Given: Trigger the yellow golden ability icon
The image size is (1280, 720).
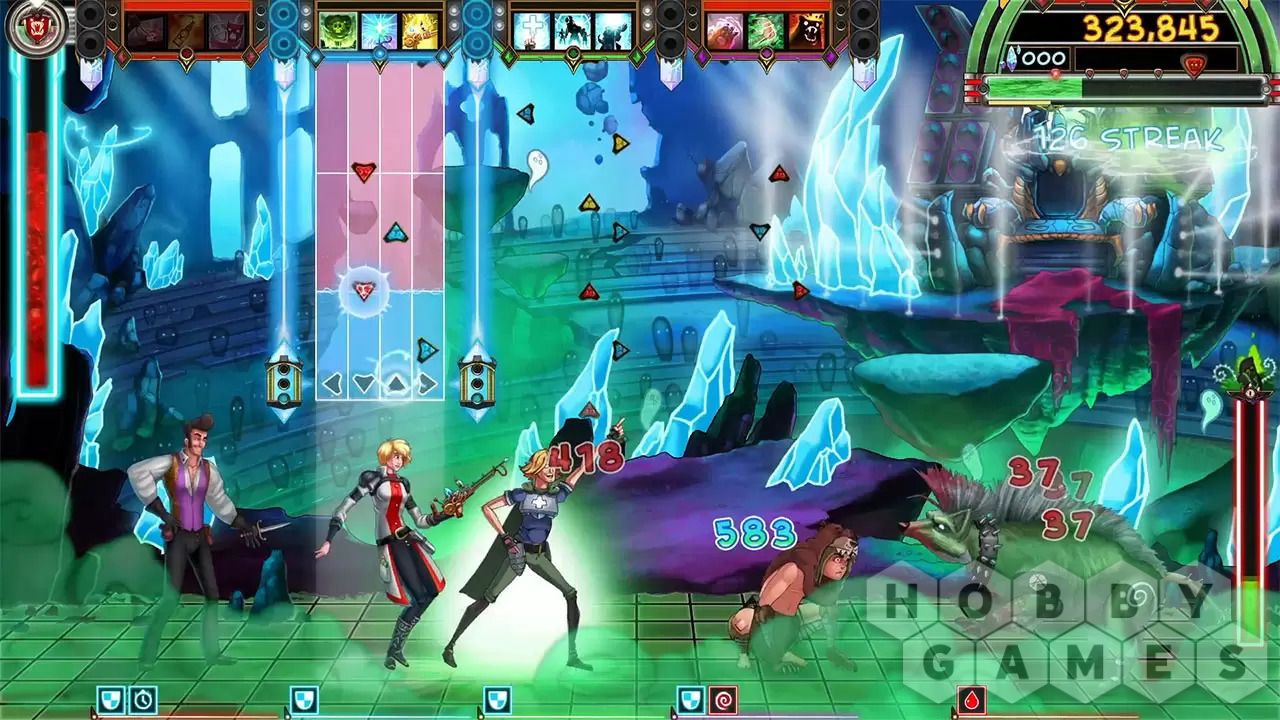Looking at the screenshot, I should [x=420, y=31].
